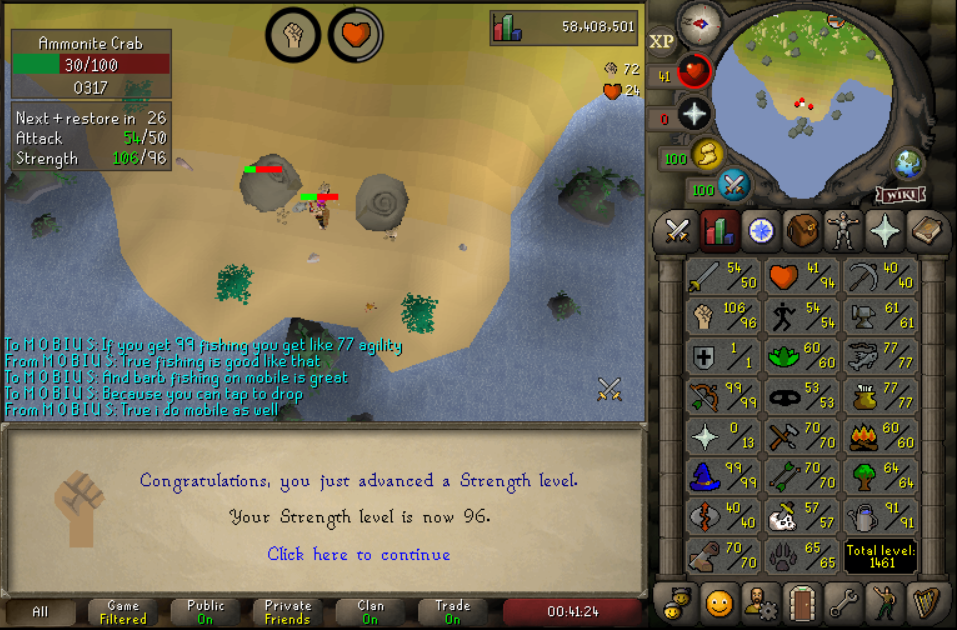Show the Worn Equipment tab

[x=844, y=231]
